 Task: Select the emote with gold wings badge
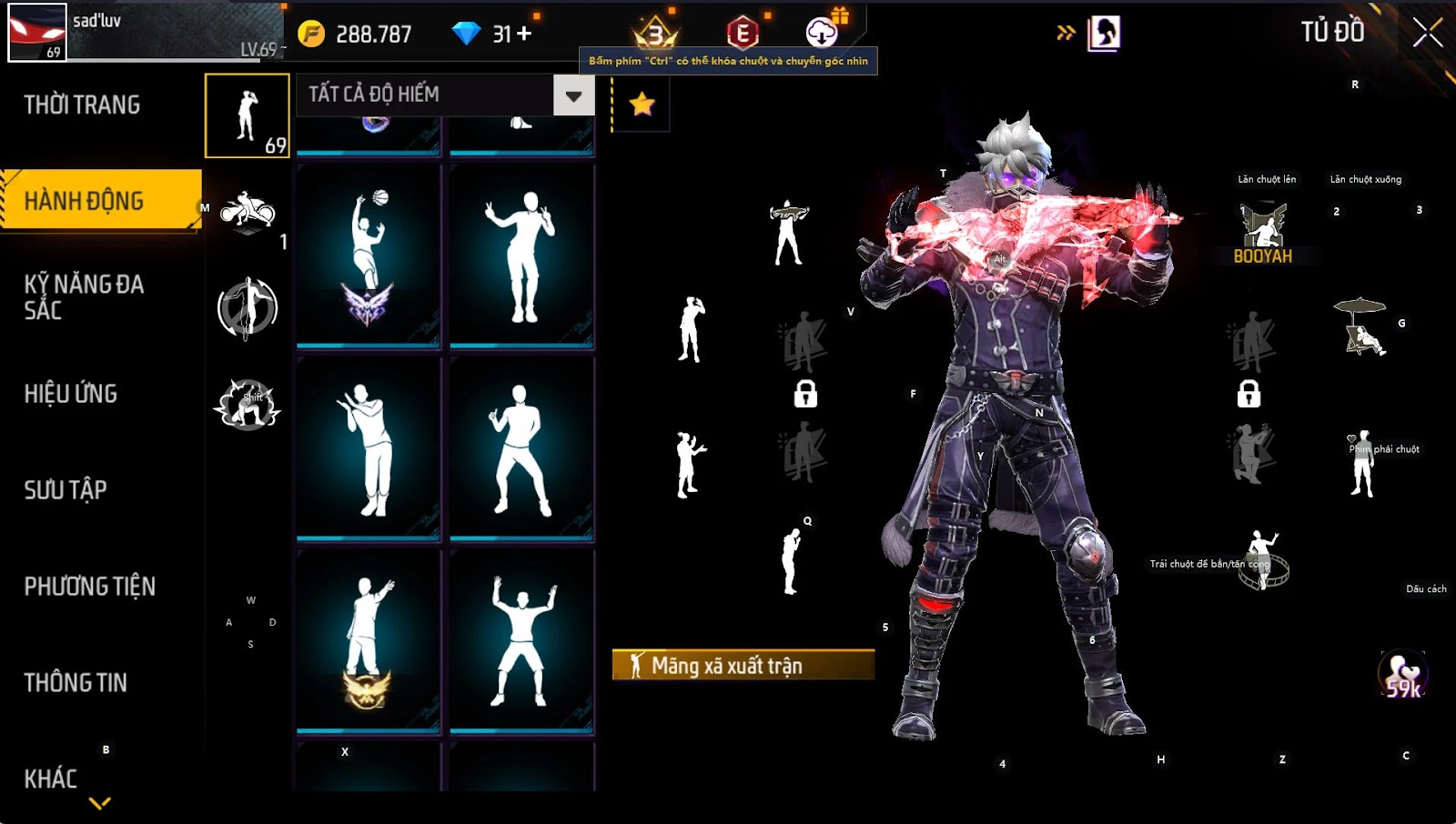click(369, 639)
